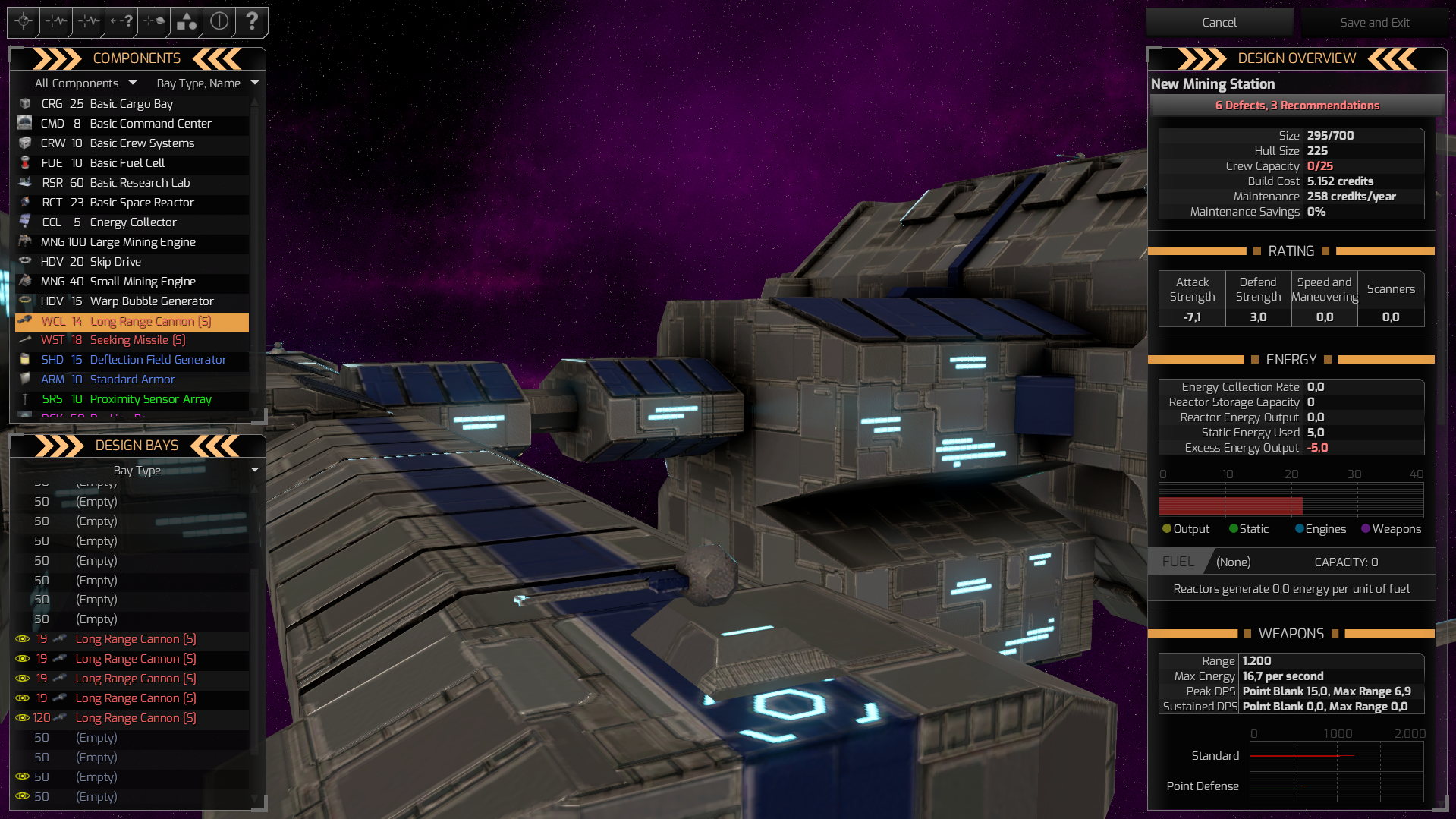Select Seeking Missile in the components list
This screenshot has width=1456, height=819.
(x=137, y=340)
